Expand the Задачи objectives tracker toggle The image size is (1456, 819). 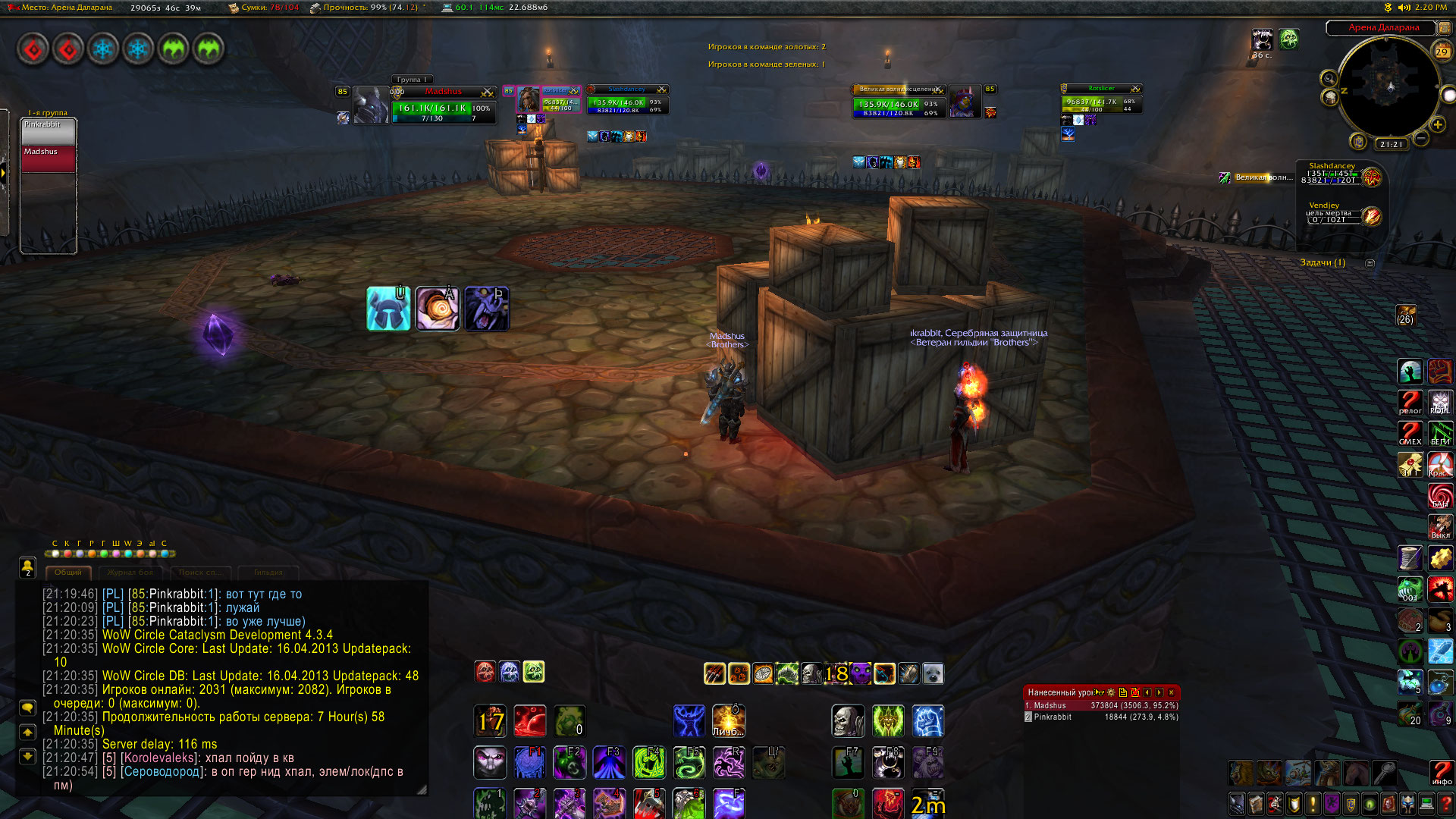click(x=1370, y=263)
